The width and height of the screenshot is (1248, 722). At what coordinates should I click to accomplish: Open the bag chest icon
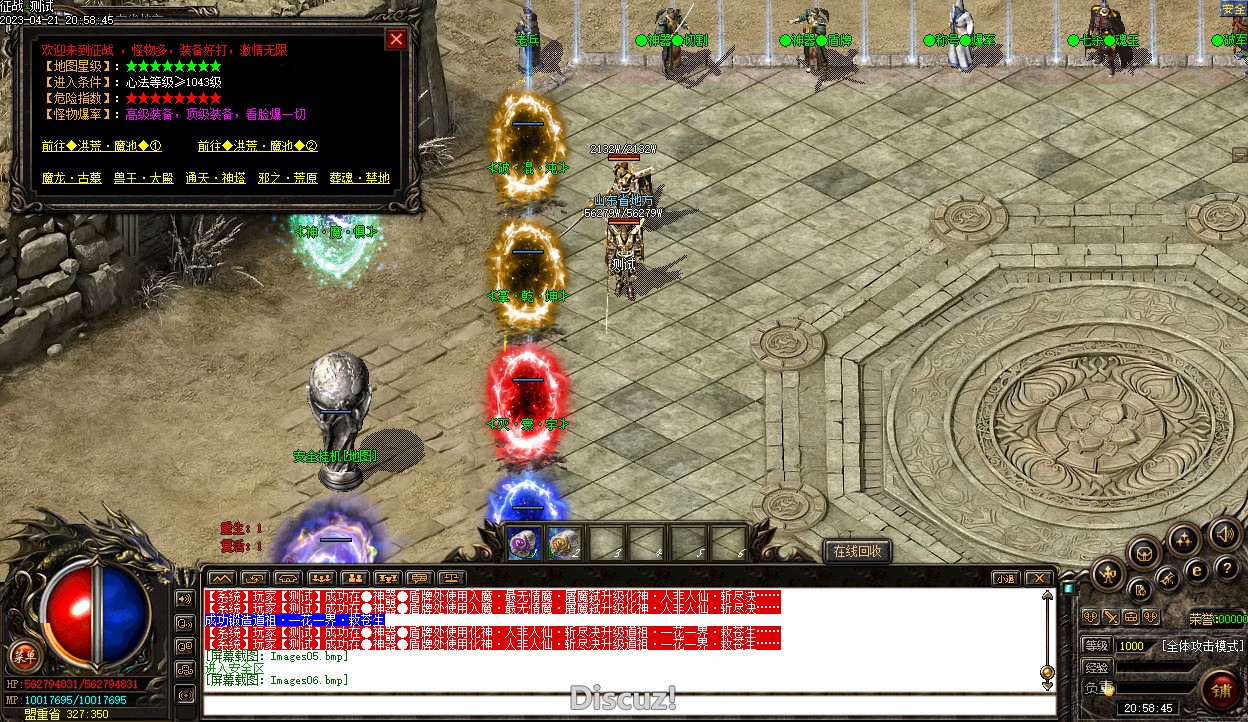pyautogui.click(x=1145, y=552)
